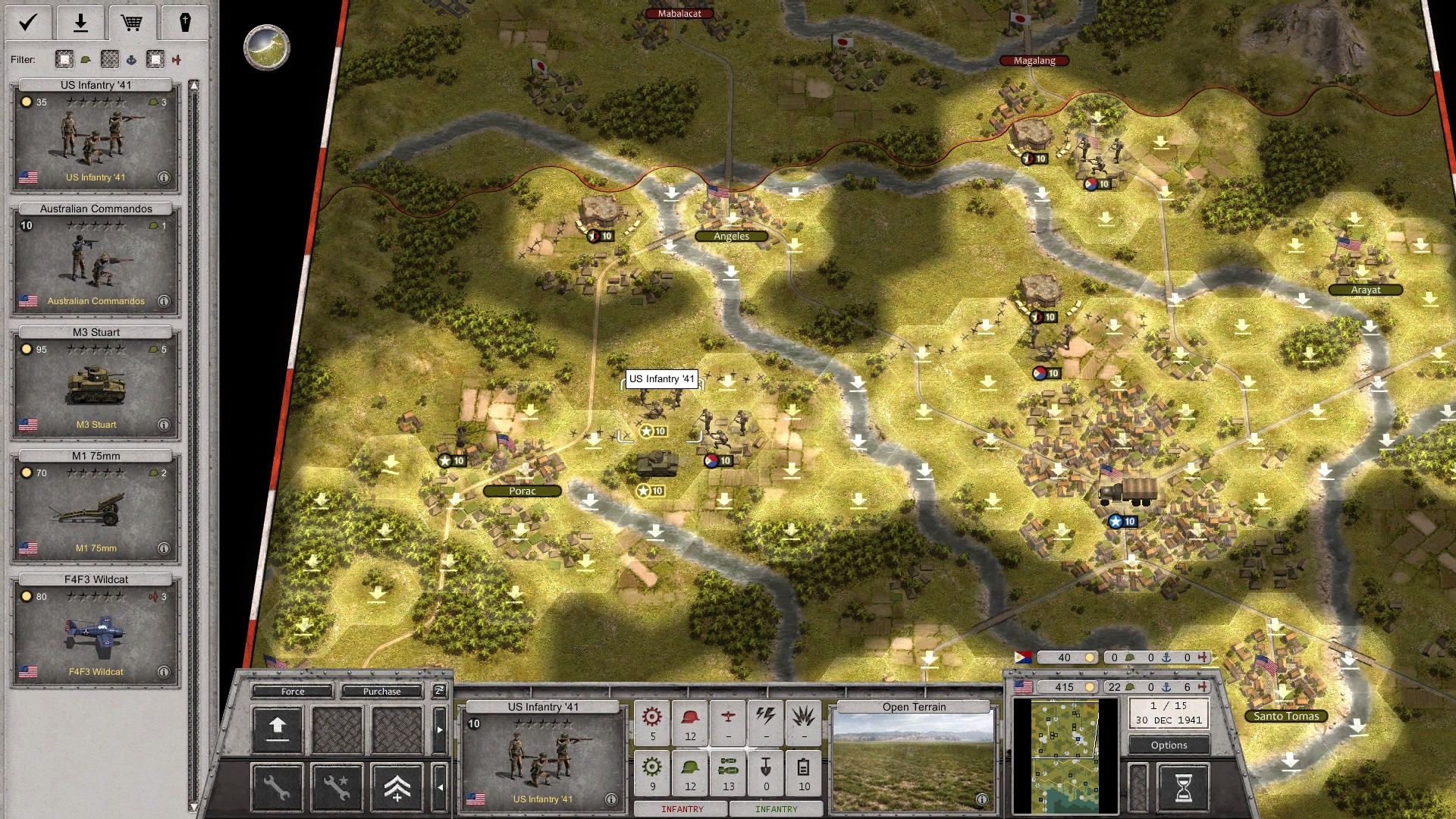Click the minimap

pyautogui.click(x=1065, y=756)
